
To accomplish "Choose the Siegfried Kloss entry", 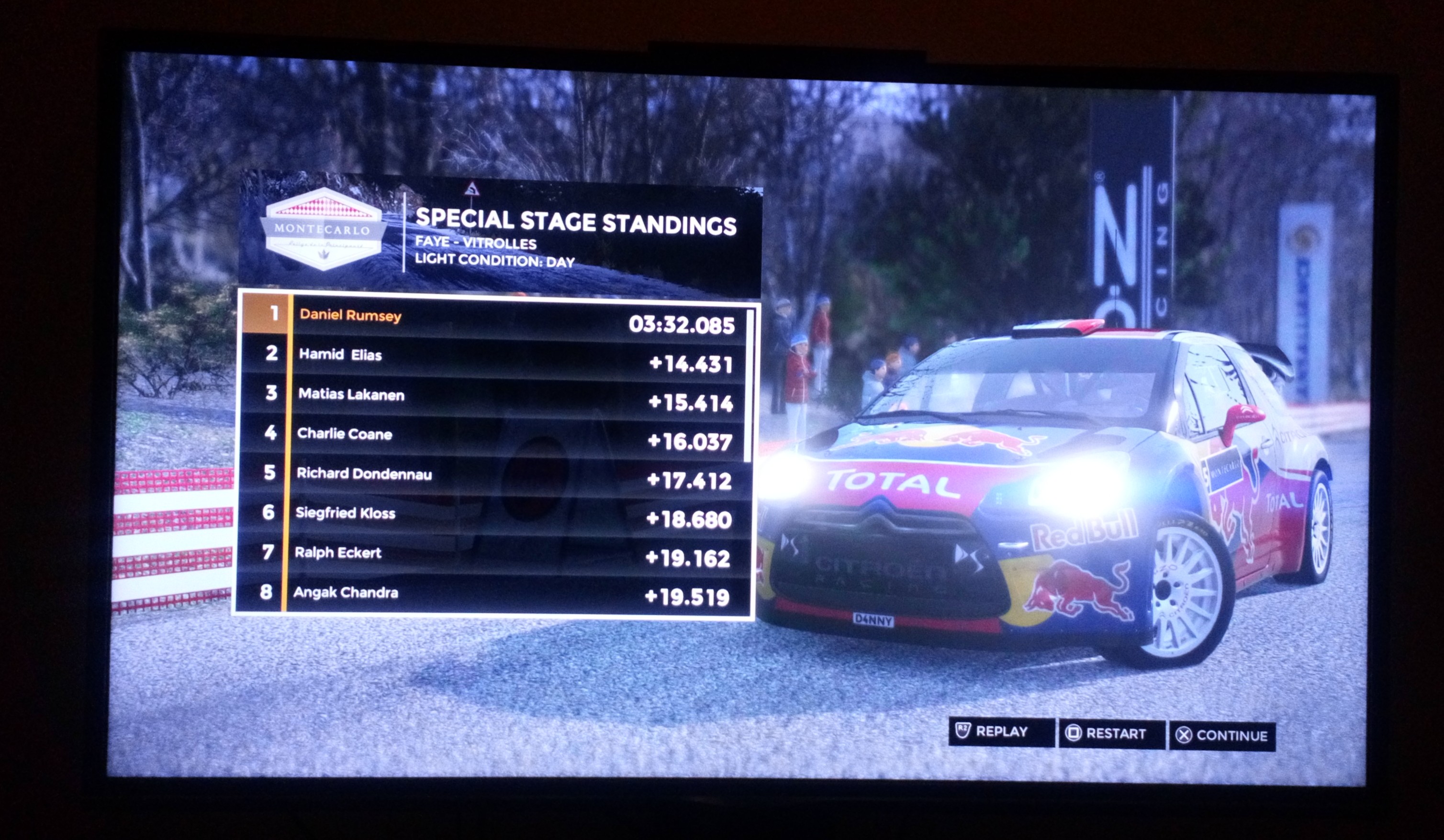I will (x=493, y=515).
